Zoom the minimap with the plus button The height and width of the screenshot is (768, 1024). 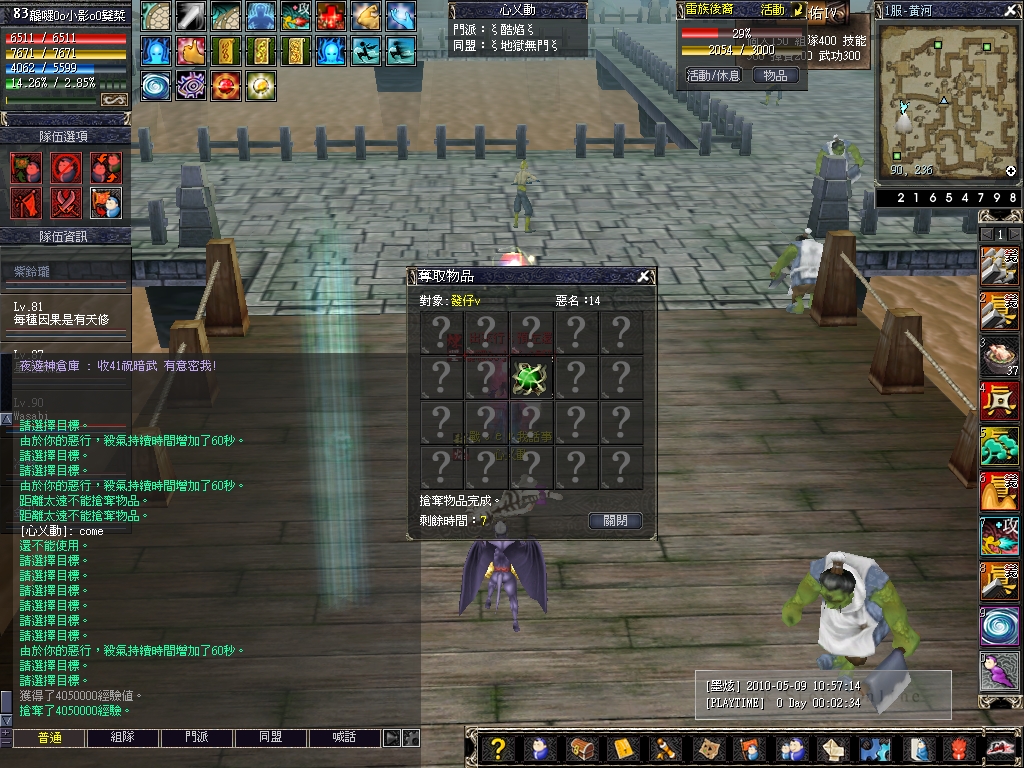pos(1011,171)
